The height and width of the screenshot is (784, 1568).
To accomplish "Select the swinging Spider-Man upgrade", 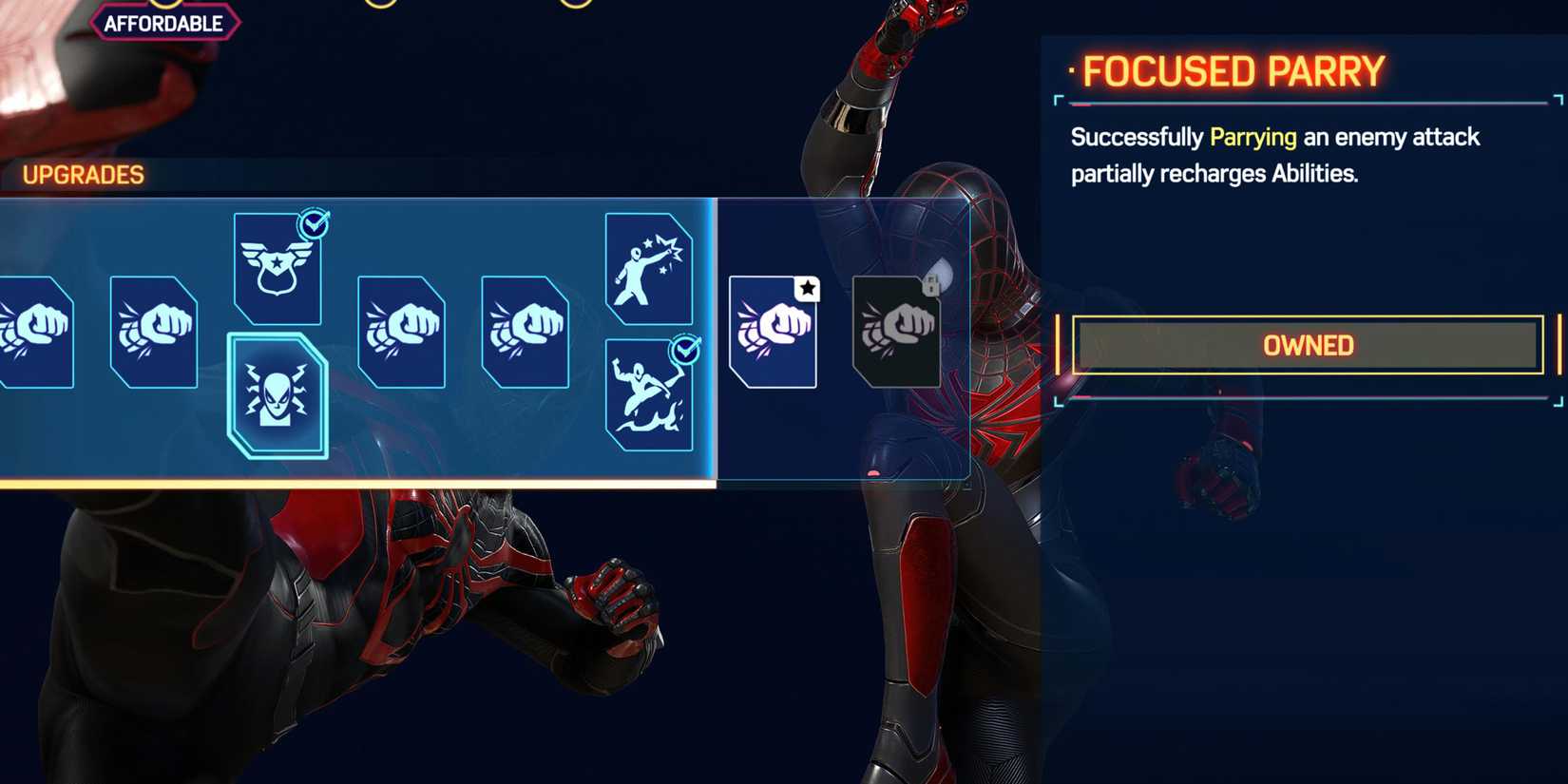I will pos(648,397).
